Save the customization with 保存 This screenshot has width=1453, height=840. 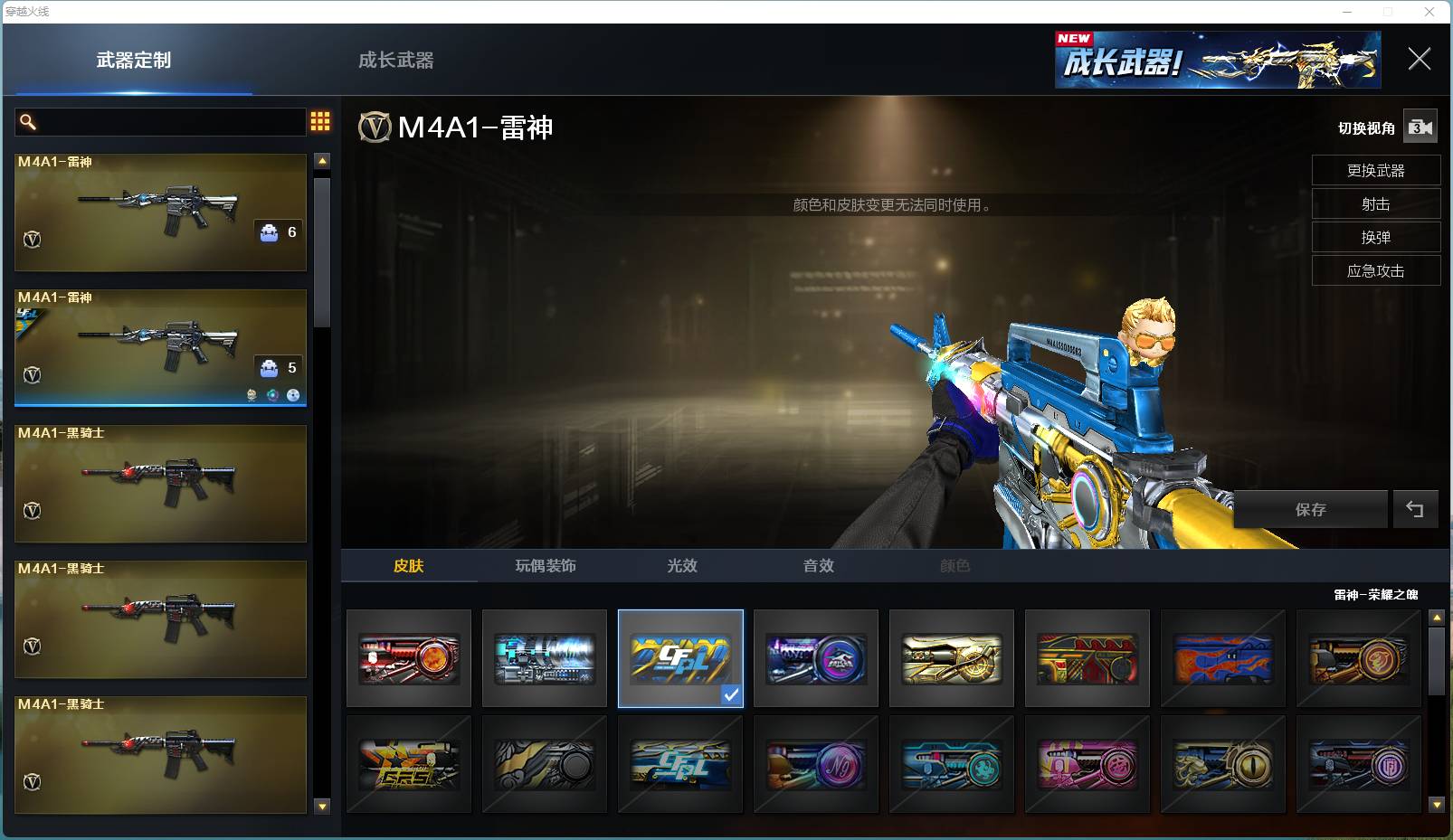pos(1310,510)
